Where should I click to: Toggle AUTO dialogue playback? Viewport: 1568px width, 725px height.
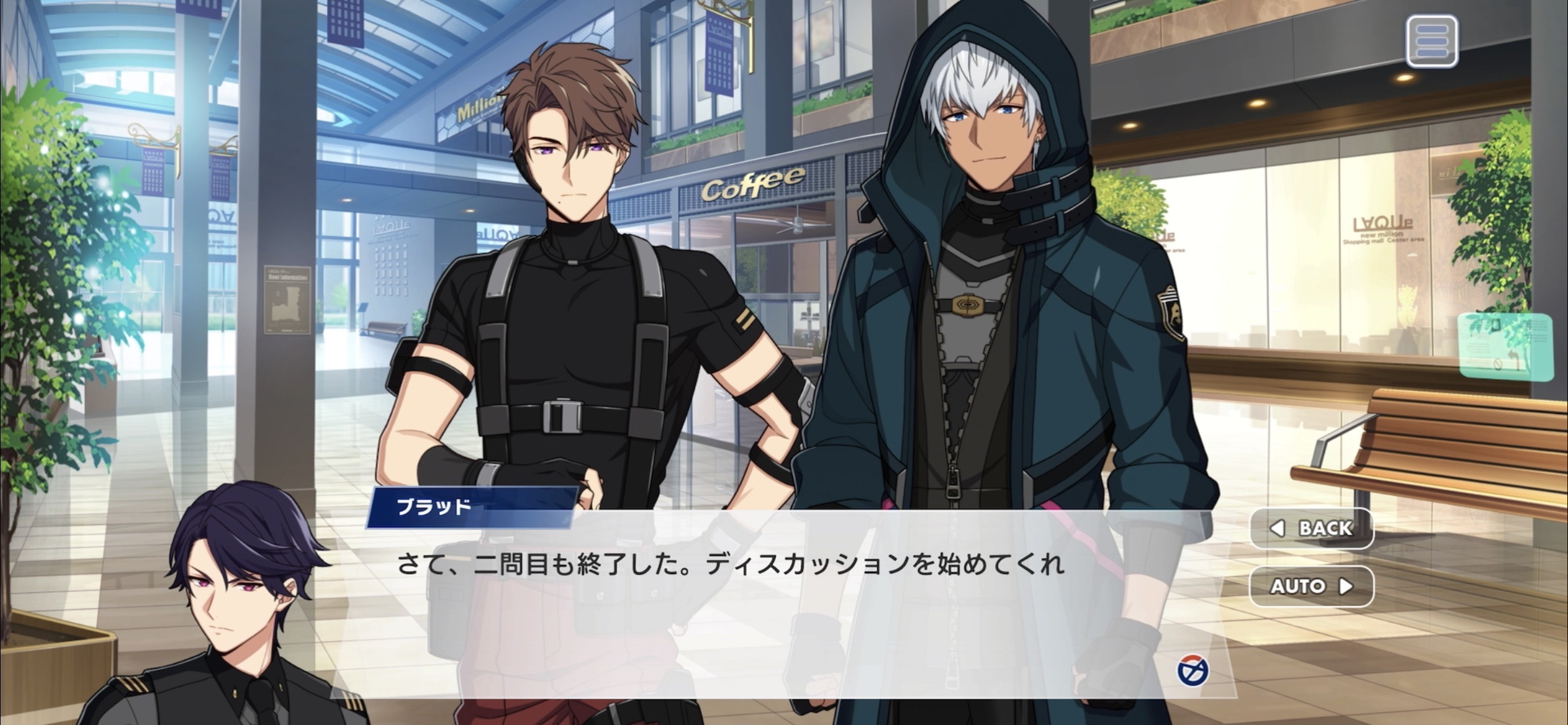pos(1312,586)
